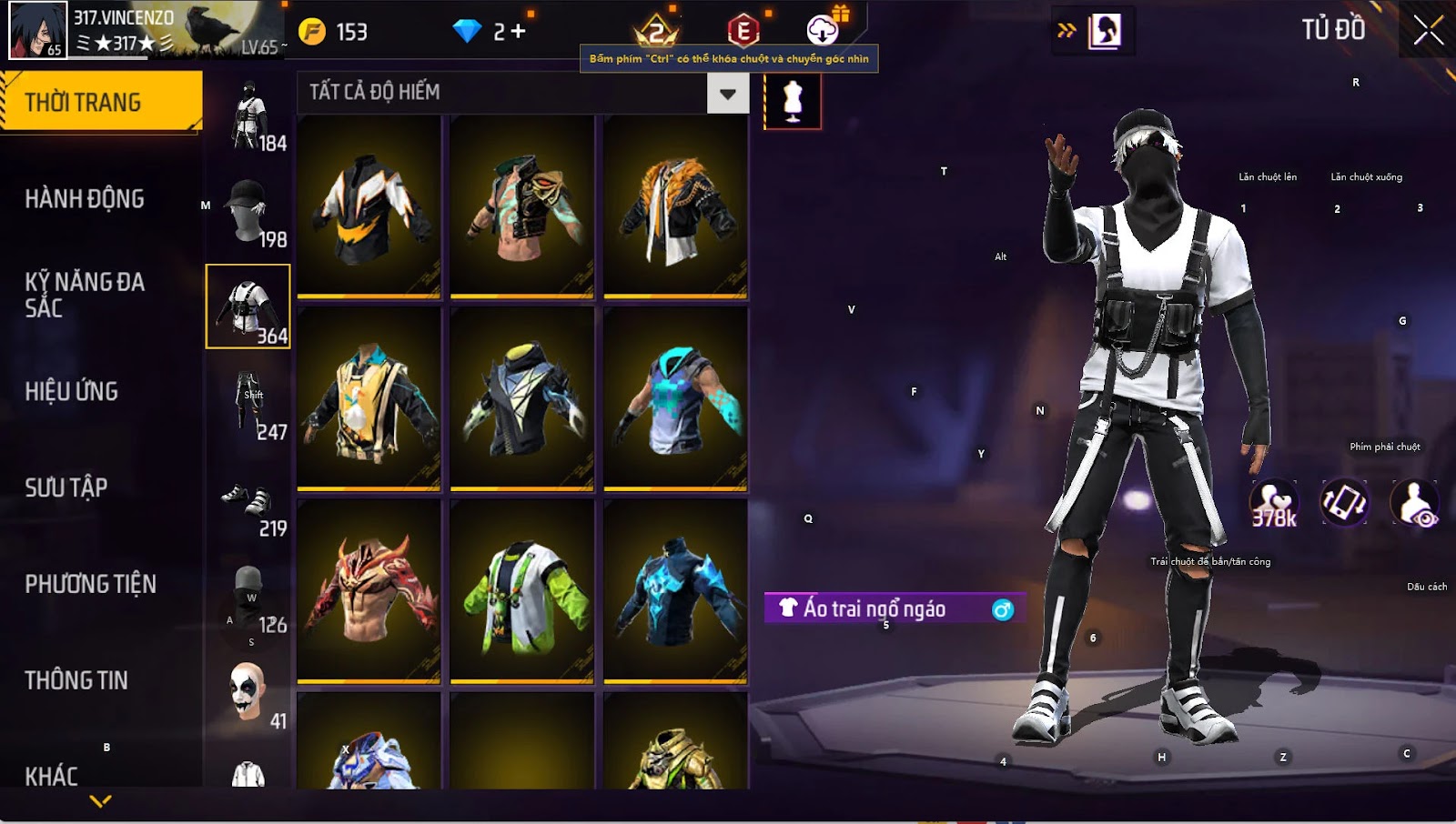Choose the shoes category with 219 items

click(x=248, y=500)
